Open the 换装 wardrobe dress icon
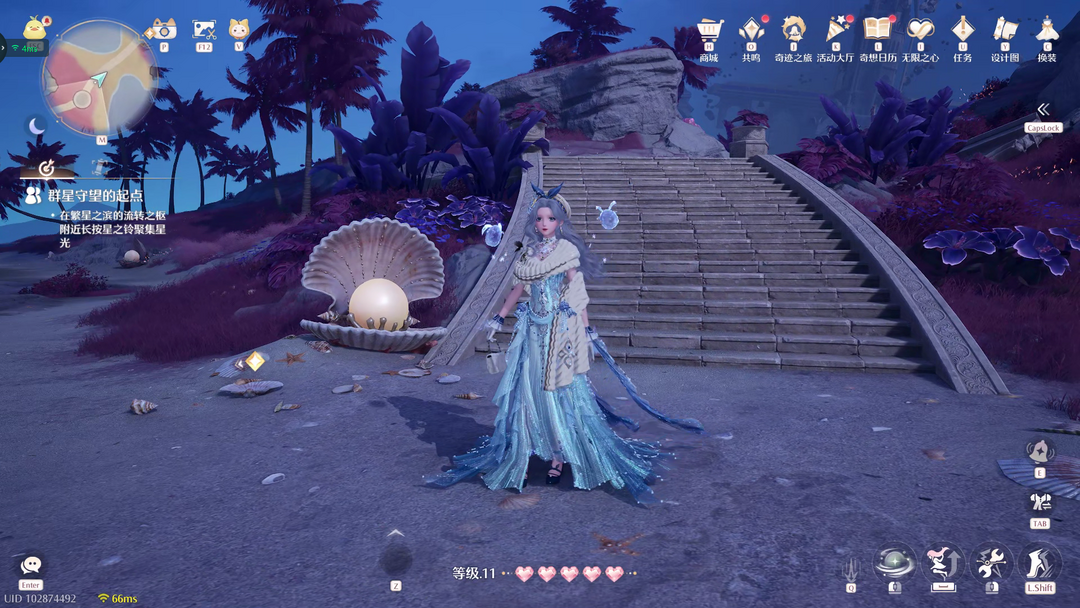The height and width of the screenshot is (608, 1080). pos(1046,29)
